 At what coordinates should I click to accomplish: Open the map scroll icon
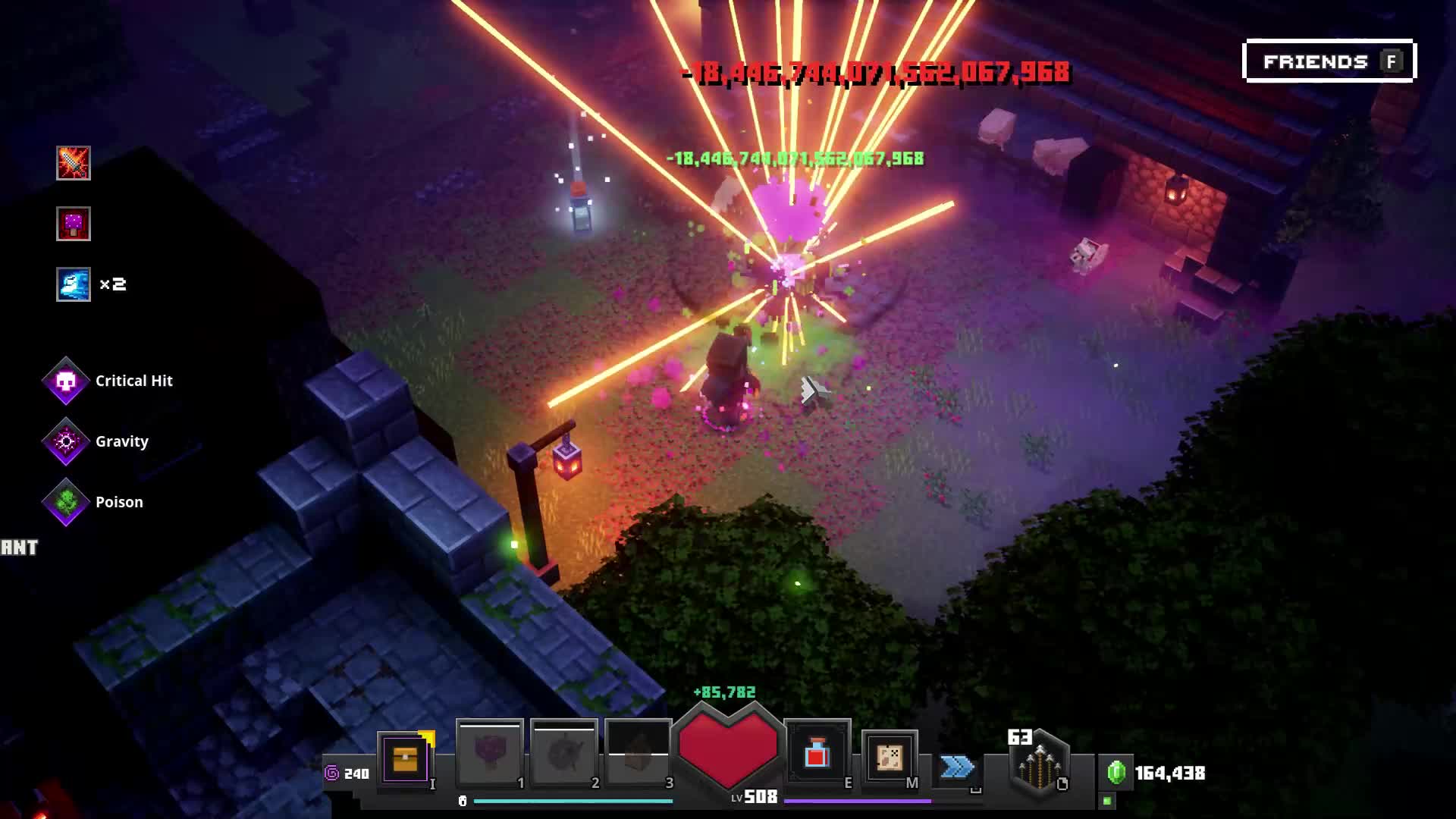coord(890,756)
